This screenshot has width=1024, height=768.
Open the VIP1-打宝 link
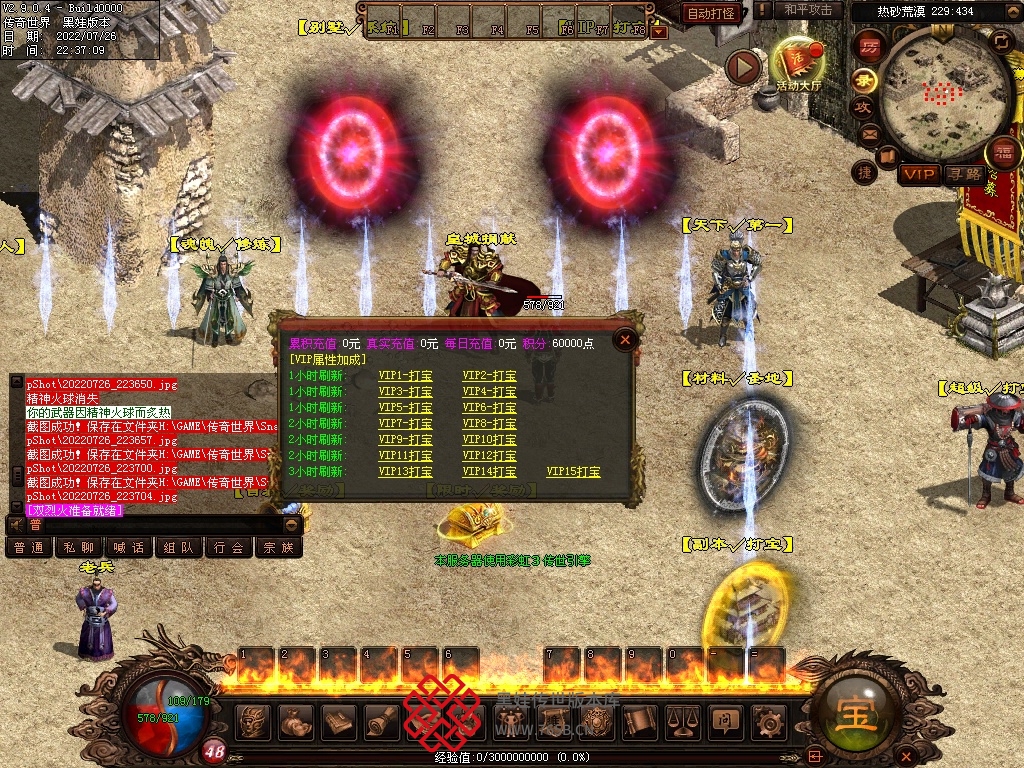click(x=405, y=376)
